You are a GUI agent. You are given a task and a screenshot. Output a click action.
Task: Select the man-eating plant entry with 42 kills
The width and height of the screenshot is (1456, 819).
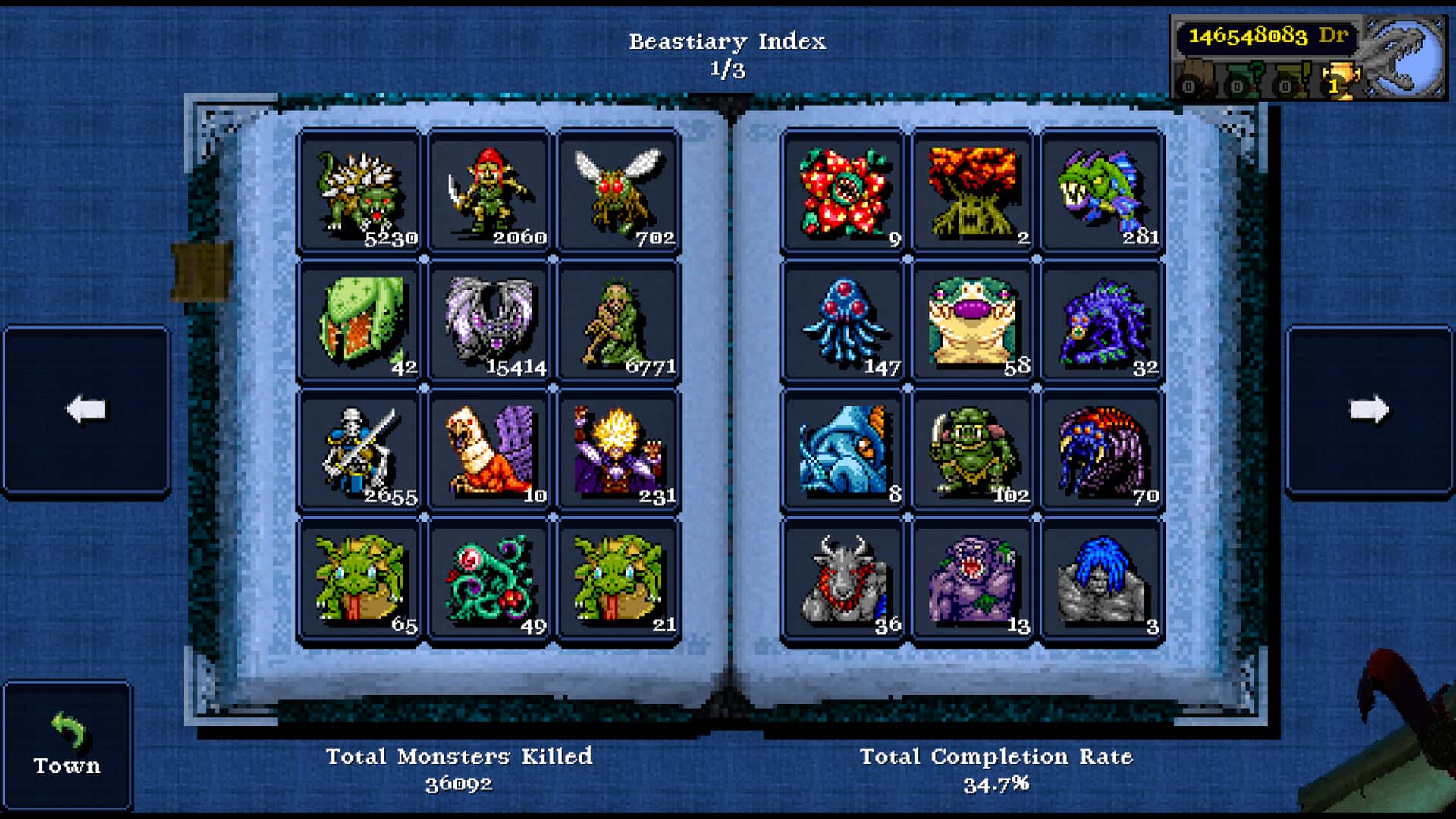(360, 321)
